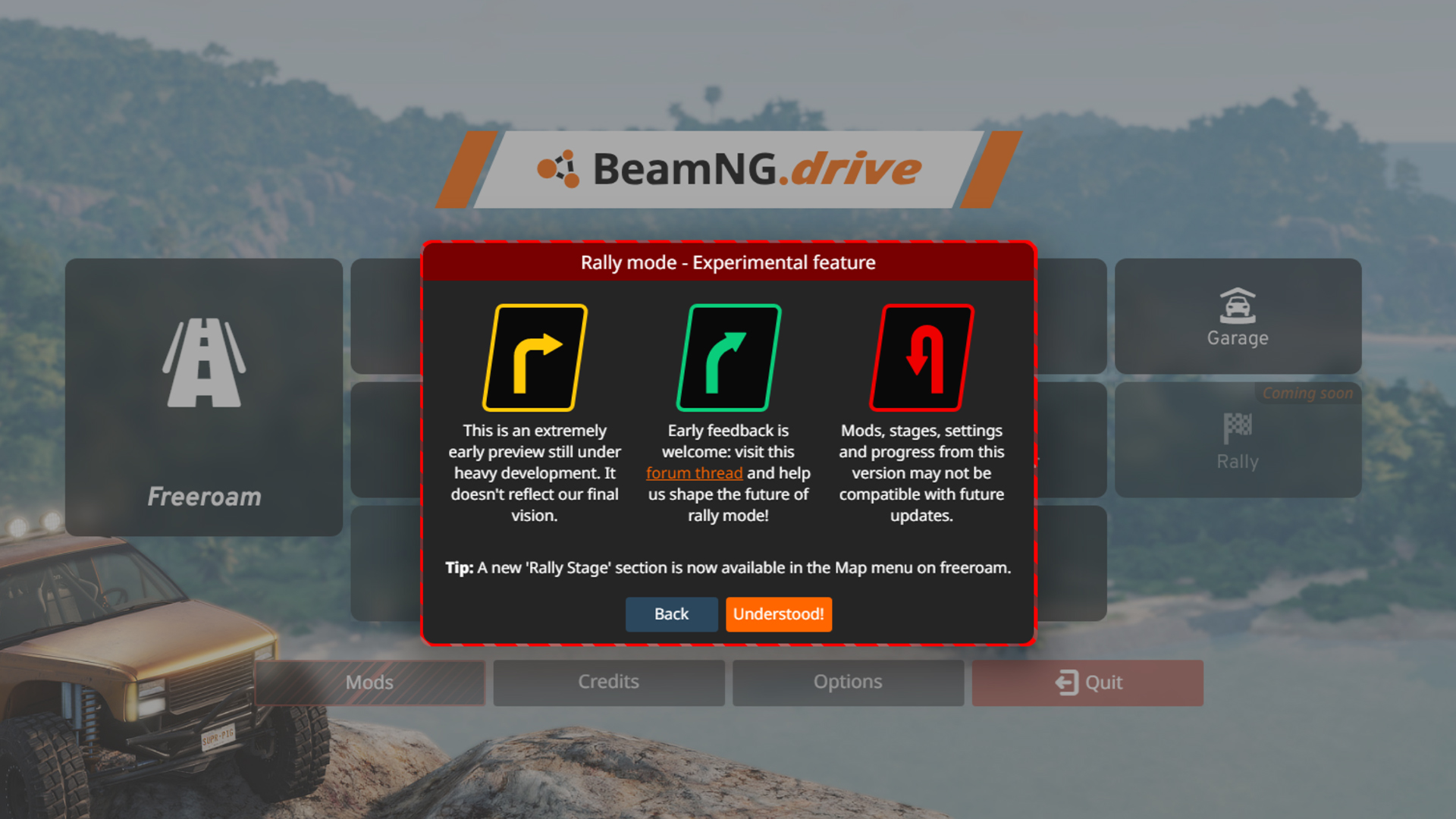Click the yellow right-turn rally sign icon

(x=536, y=356)
